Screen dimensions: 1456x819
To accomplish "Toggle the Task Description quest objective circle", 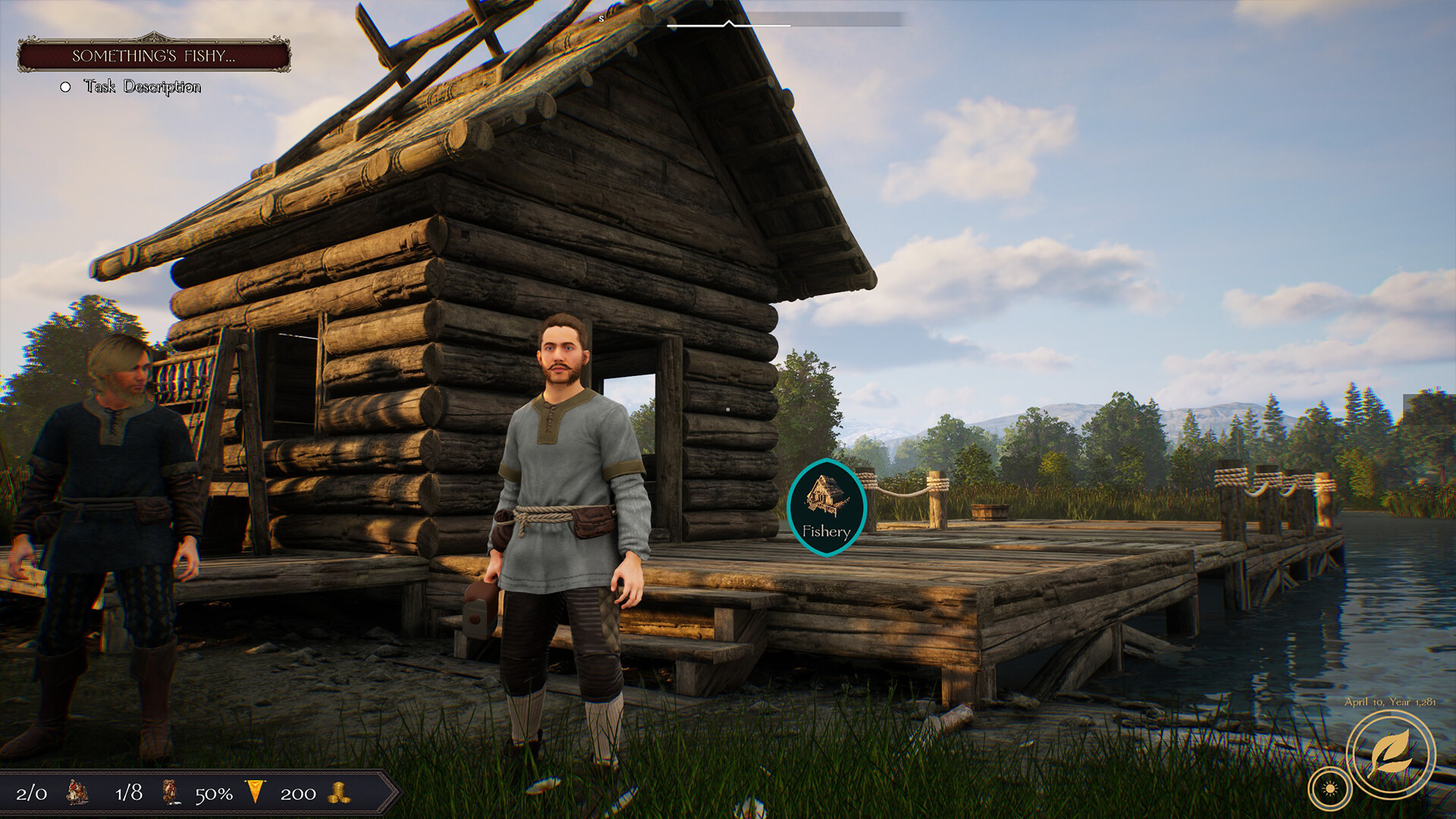I will pyautogui.click(x=64, y=88).
